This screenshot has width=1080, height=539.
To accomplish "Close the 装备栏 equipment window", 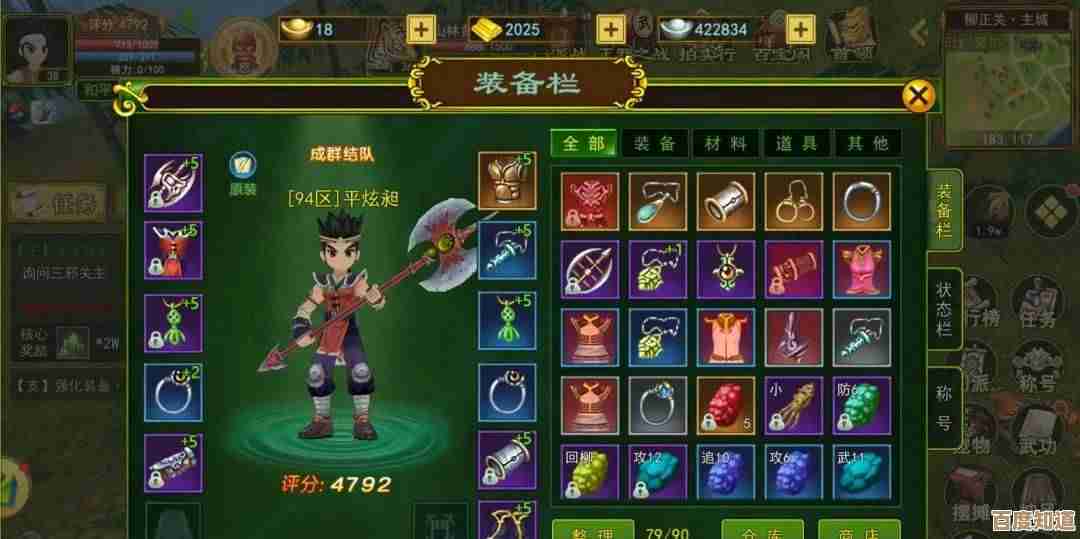I will point(918,96).
